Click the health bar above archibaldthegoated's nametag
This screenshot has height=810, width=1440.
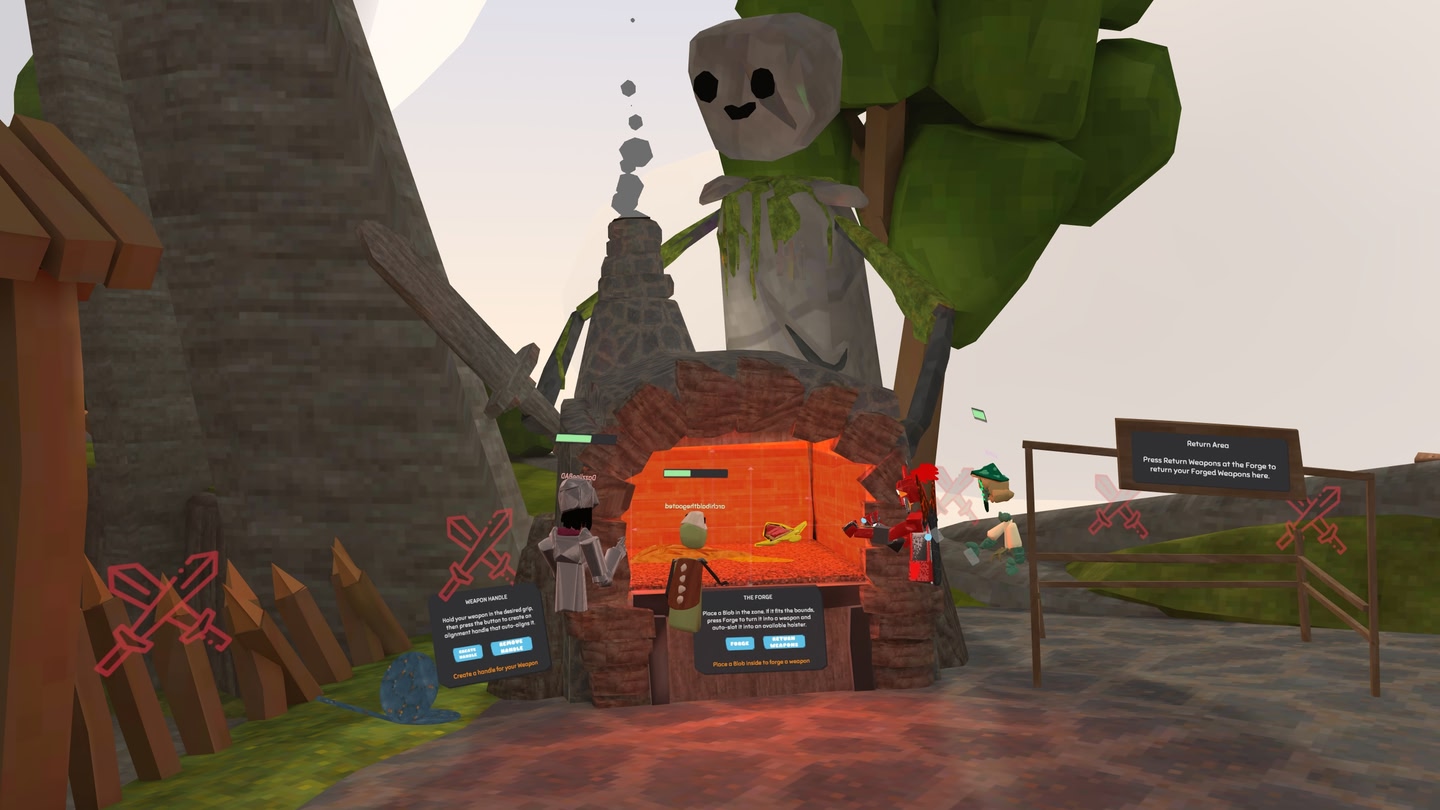[696, 473]
